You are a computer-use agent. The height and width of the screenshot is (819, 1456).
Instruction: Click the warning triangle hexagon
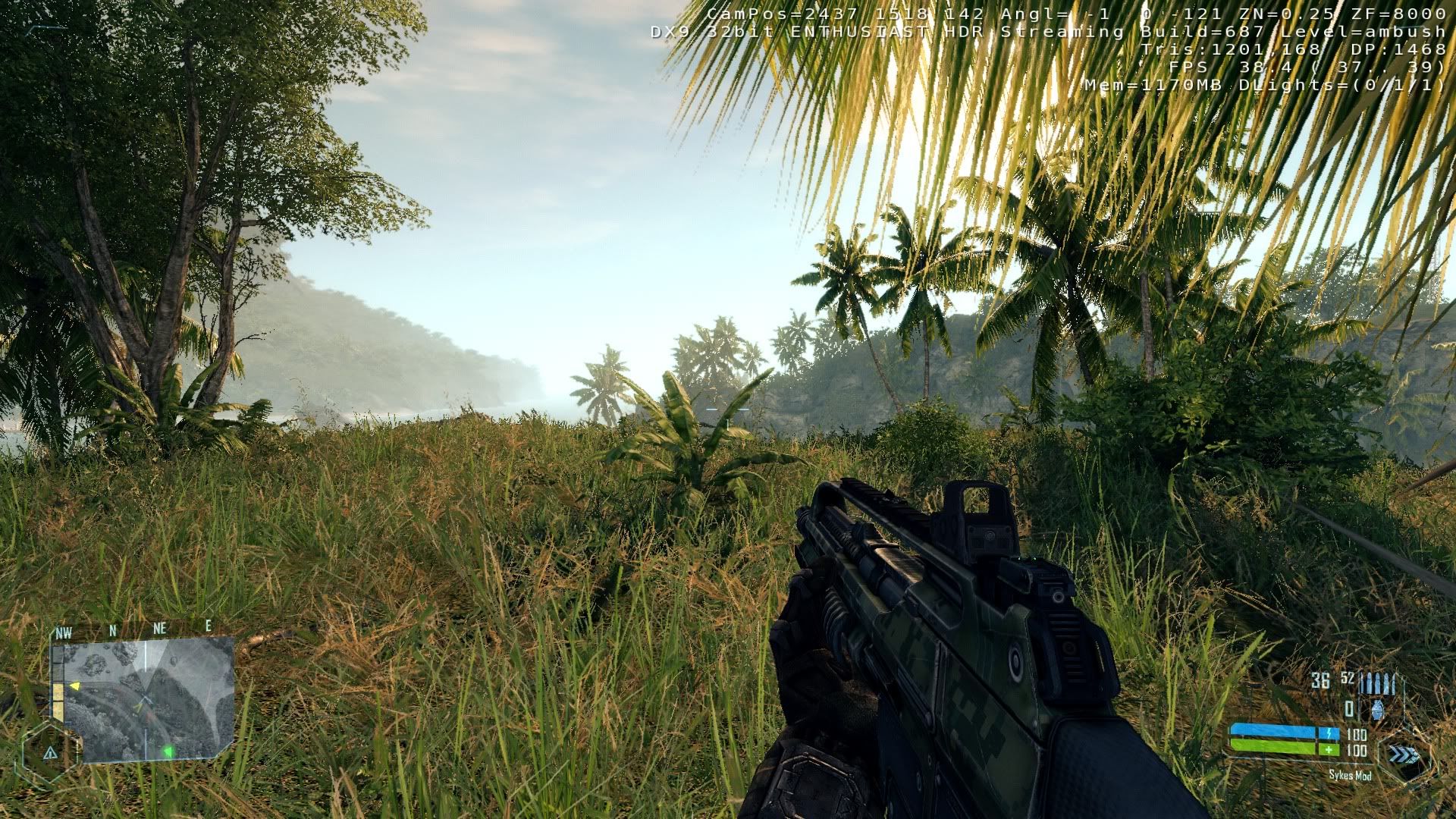(x=50, y=753)
